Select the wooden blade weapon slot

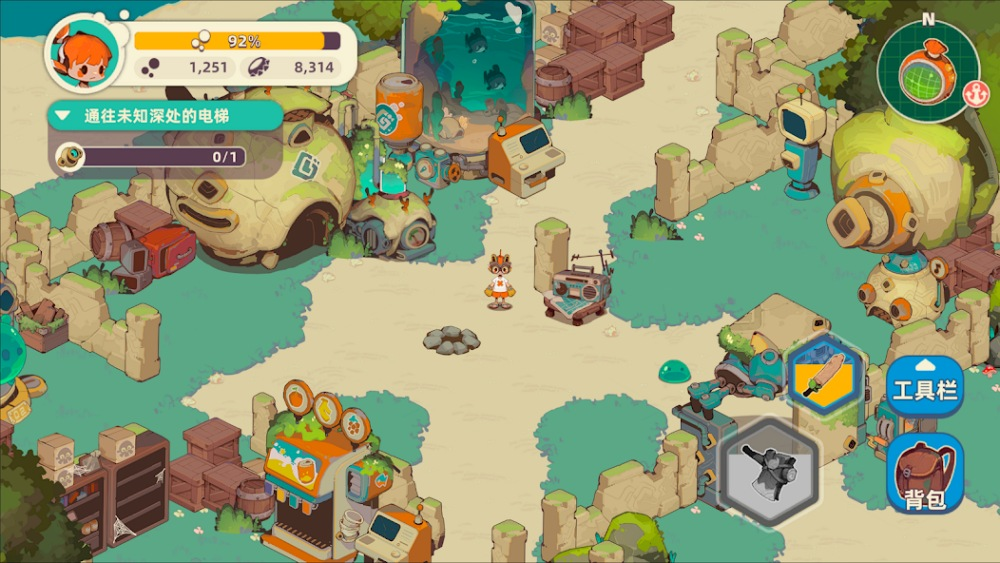point(825,372)
